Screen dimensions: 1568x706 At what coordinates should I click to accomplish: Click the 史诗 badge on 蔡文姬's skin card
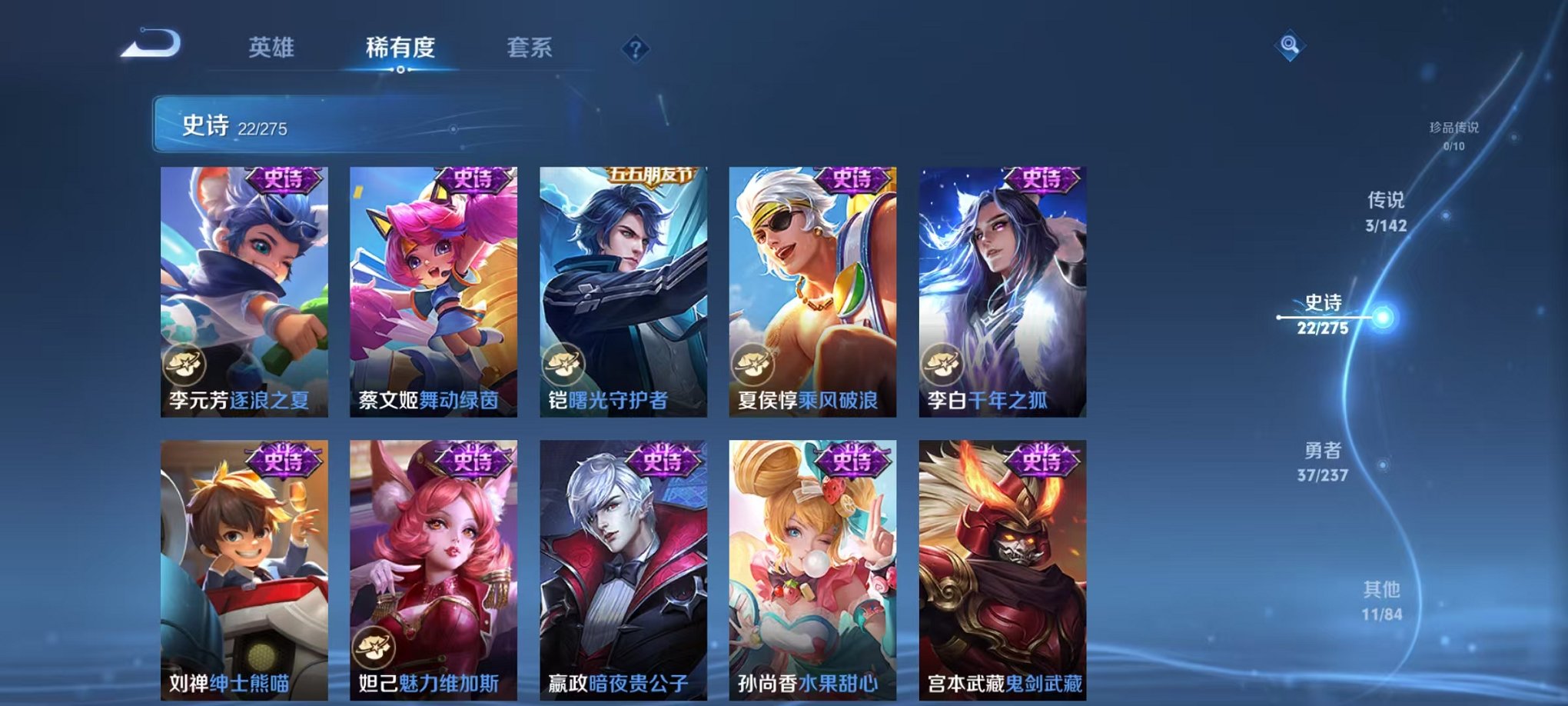[474, 178]
